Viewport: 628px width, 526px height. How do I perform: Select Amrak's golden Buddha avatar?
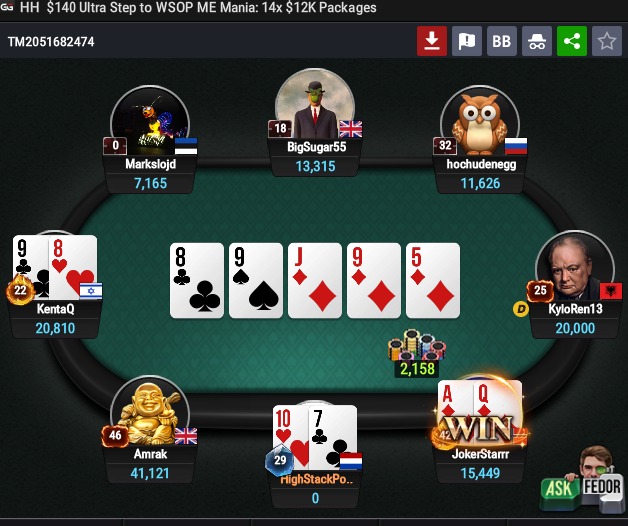149,413
